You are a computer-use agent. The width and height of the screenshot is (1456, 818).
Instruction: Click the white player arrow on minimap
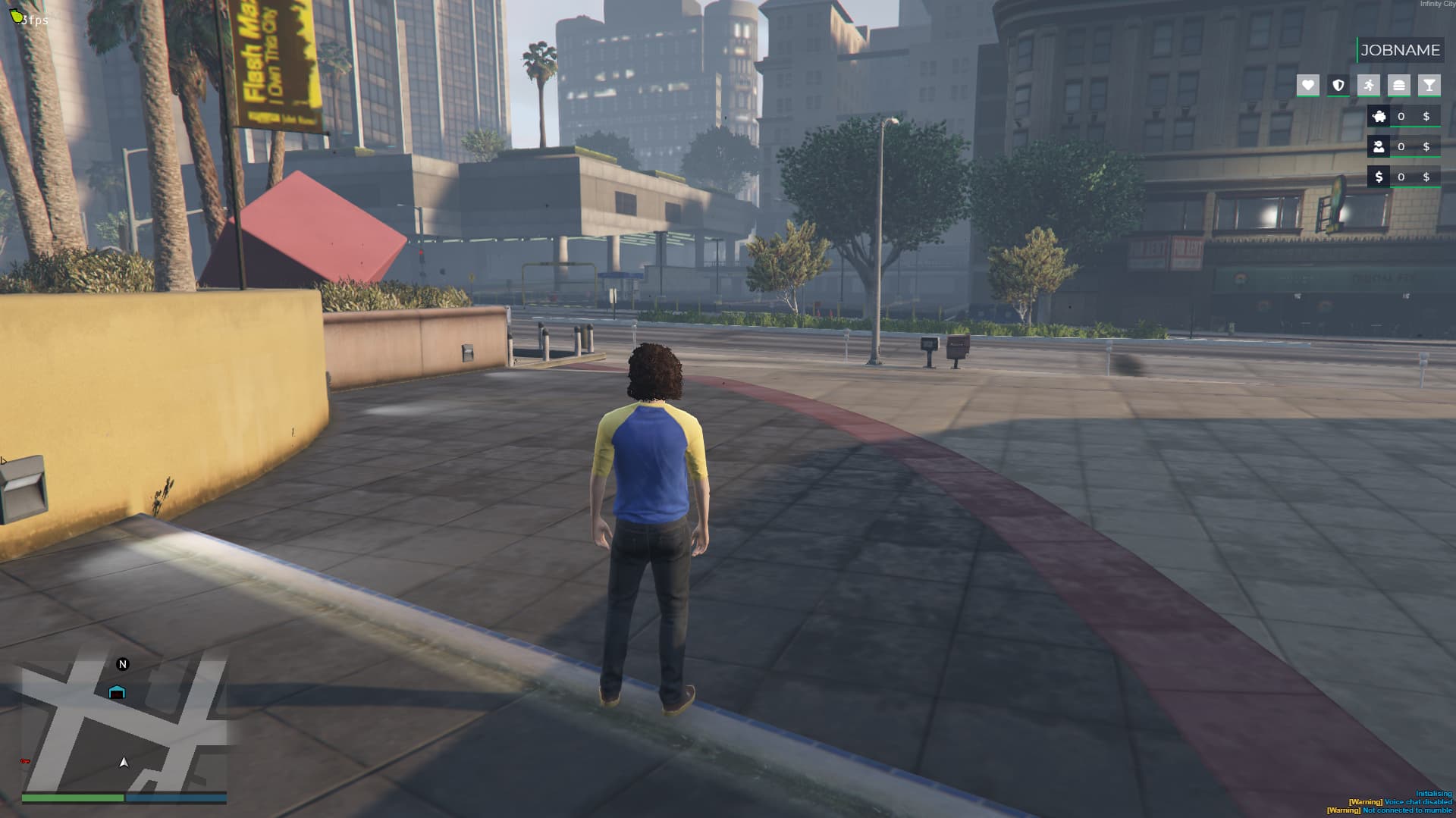[x=124, y=762]
